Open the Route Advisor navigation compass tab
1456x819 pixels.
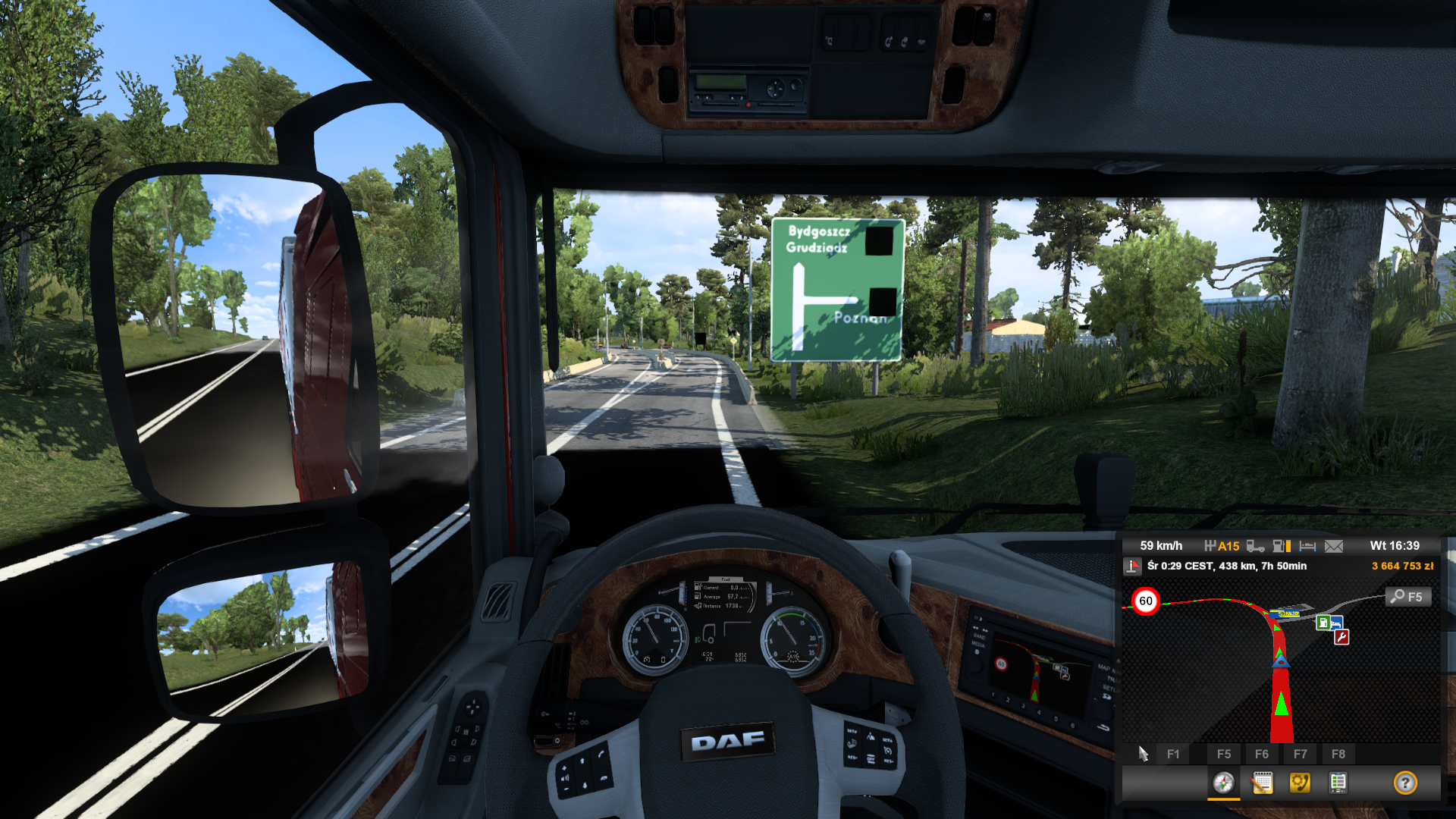[x=1223, y=783]
